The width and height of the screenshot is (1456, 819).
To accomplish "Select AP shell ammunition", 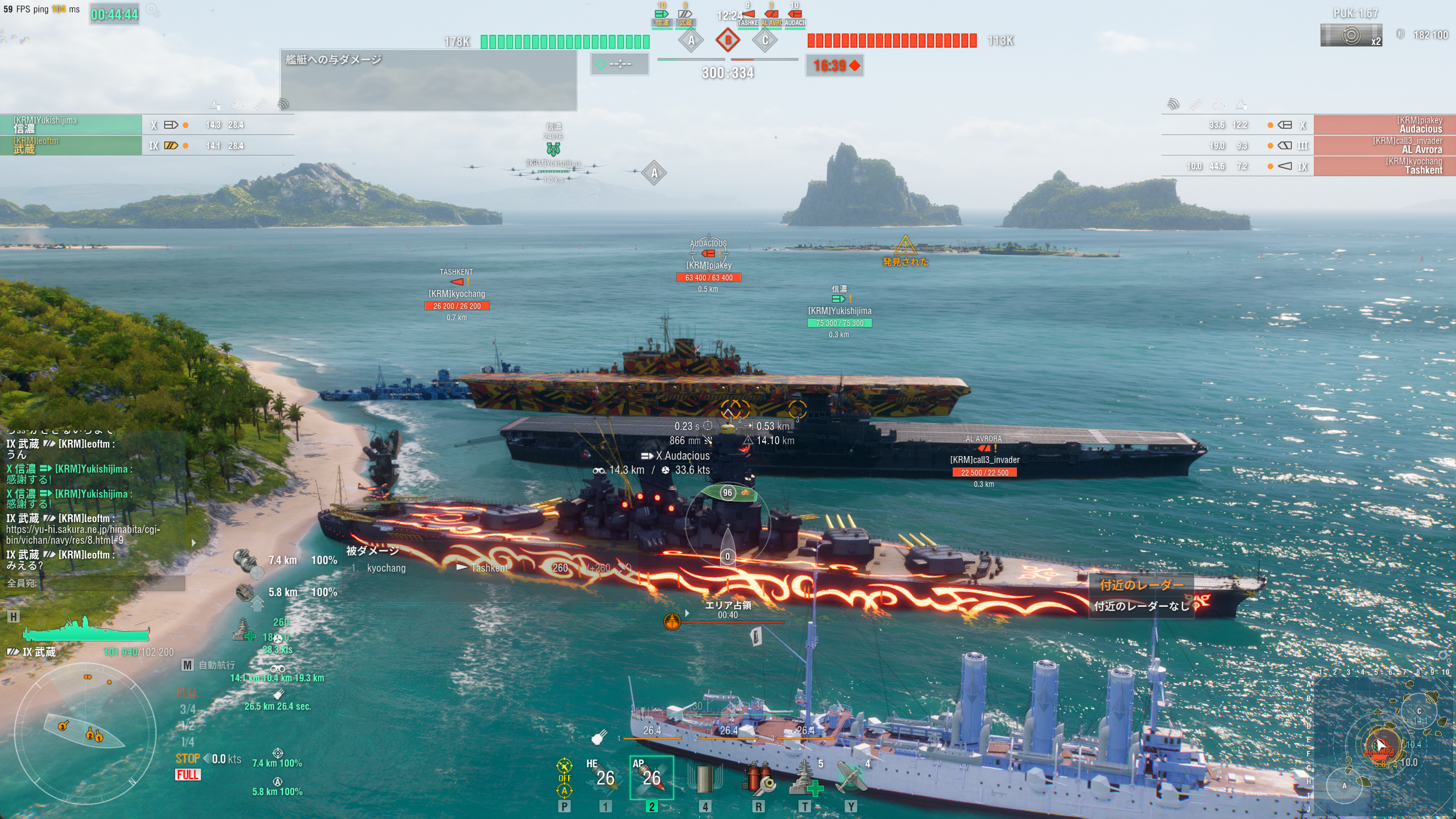I will pyautogui.click(x=651, y=777).
